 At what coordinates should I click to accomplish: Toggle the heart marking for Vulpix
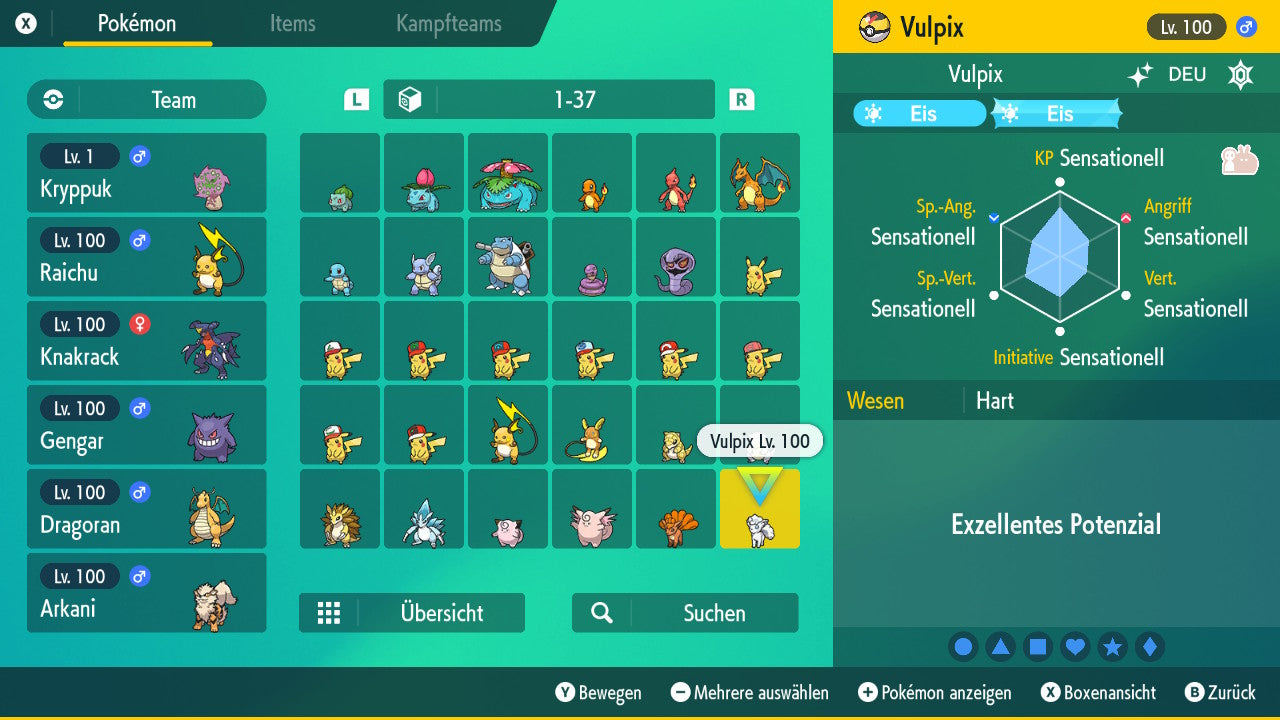coord(1075,646)
